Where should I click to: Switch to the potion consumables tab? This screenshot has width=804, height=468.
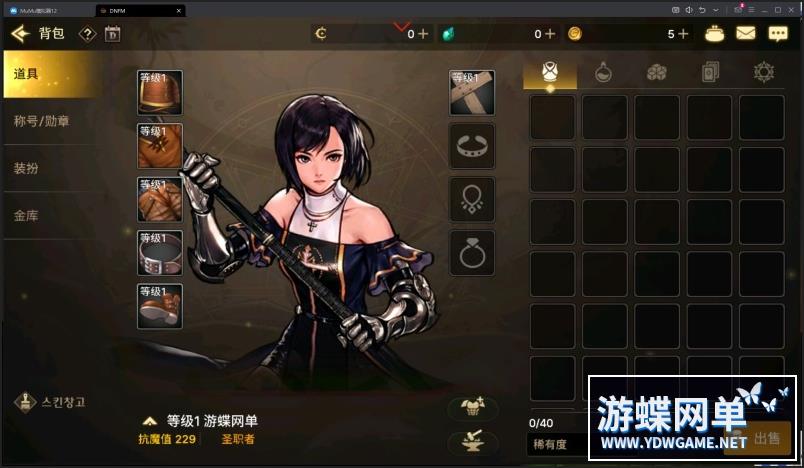click(x=603, y=72)
